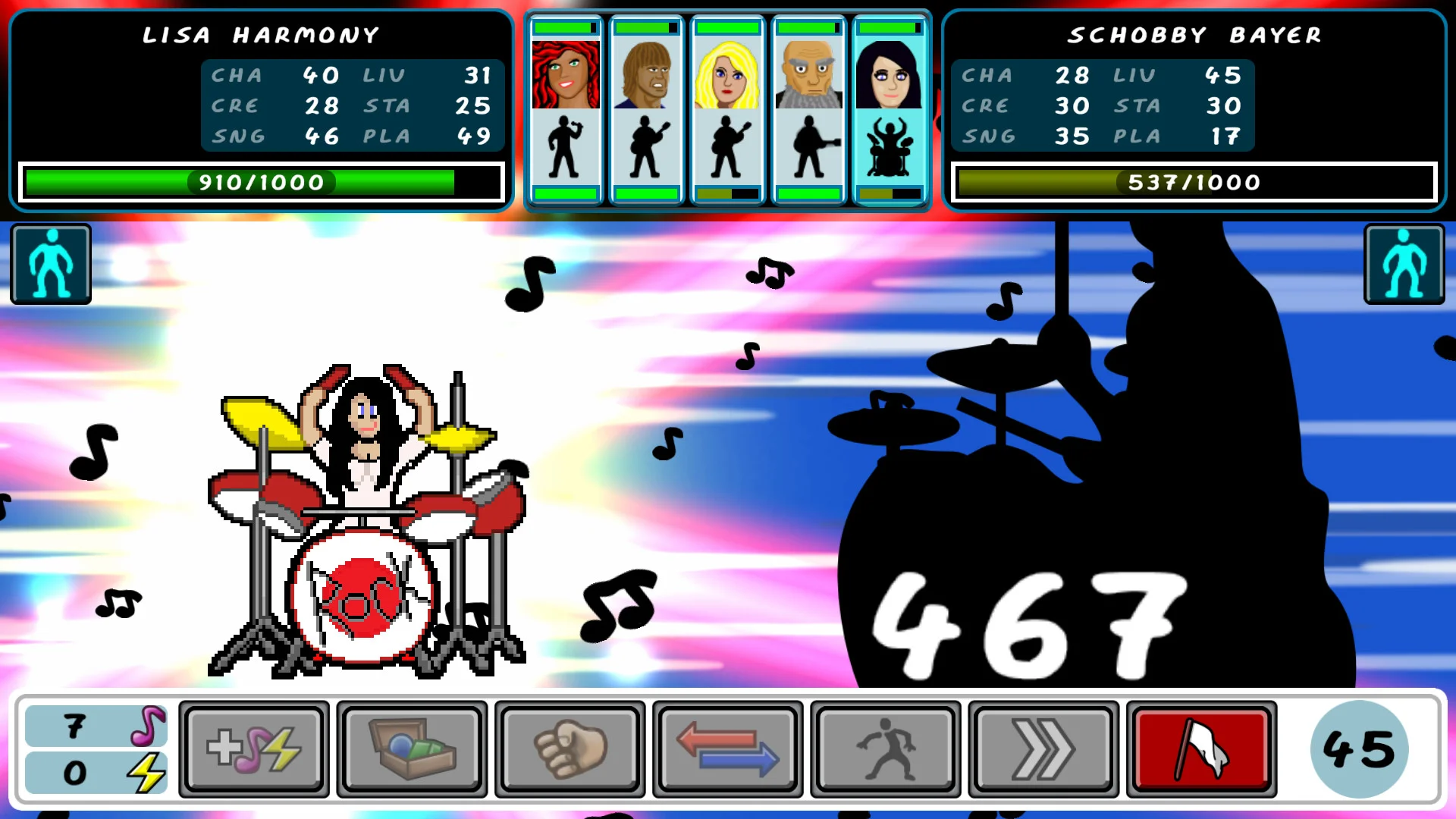The height and width of the screenshot is (819, 1456).
Task: Click Lisa Harmony's cyan stance figure icon
Action: (x=50, y=263)
